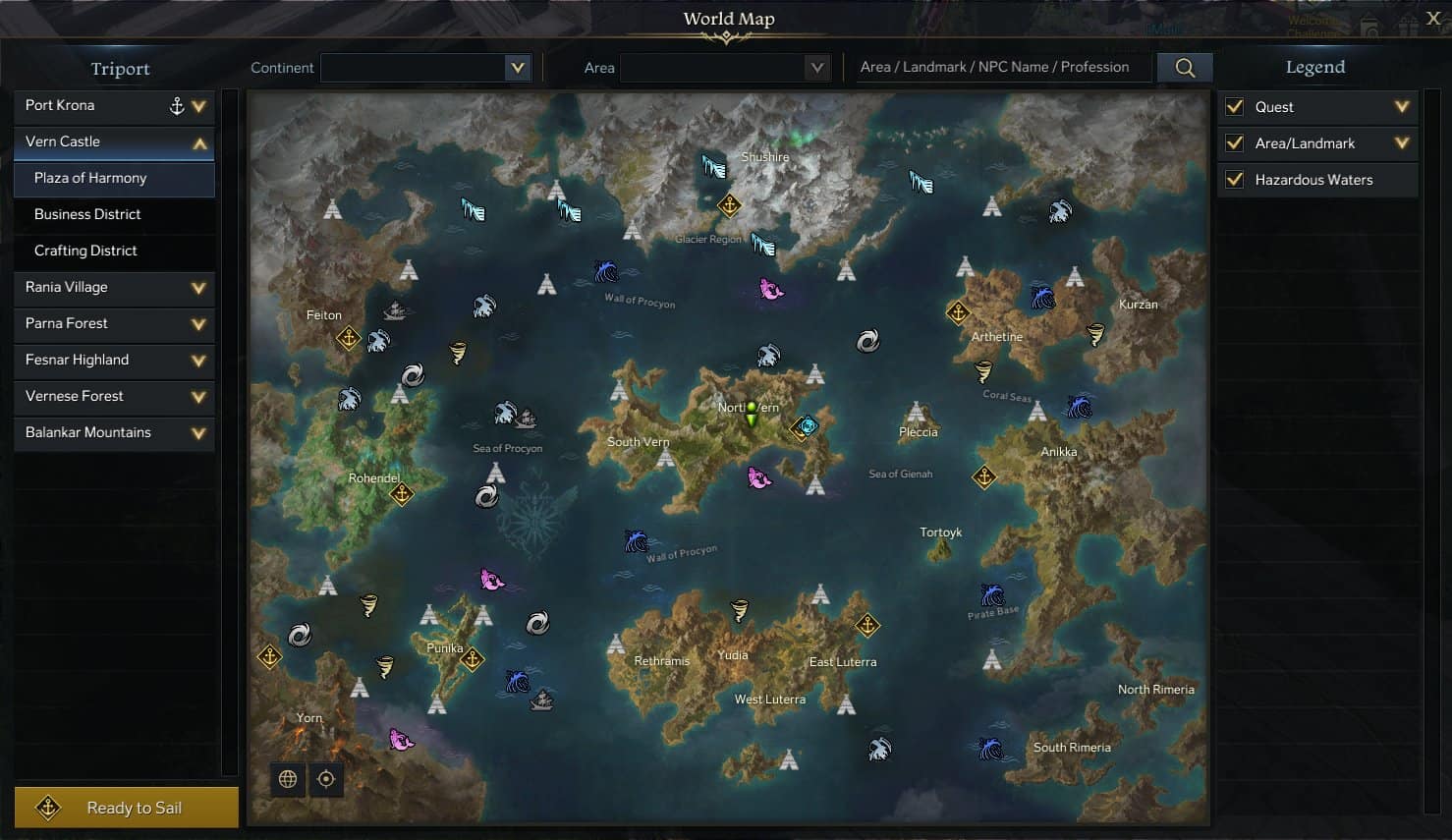Collapse the Vern Castle triport list
The height and width of the screenshot is (840, 1452).
point(199,143)
